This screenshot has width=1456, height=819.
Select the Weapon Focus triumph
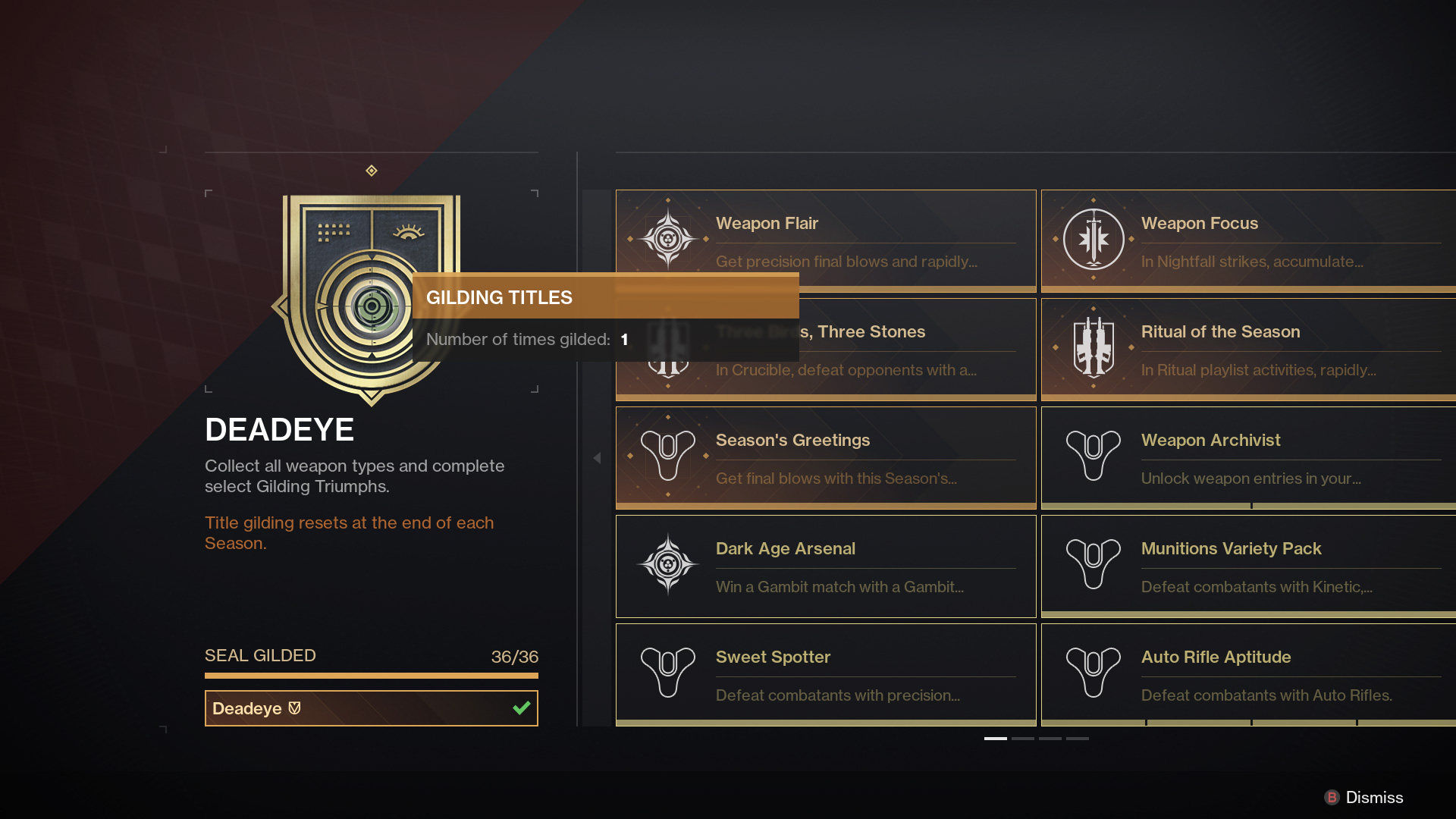1247,240
